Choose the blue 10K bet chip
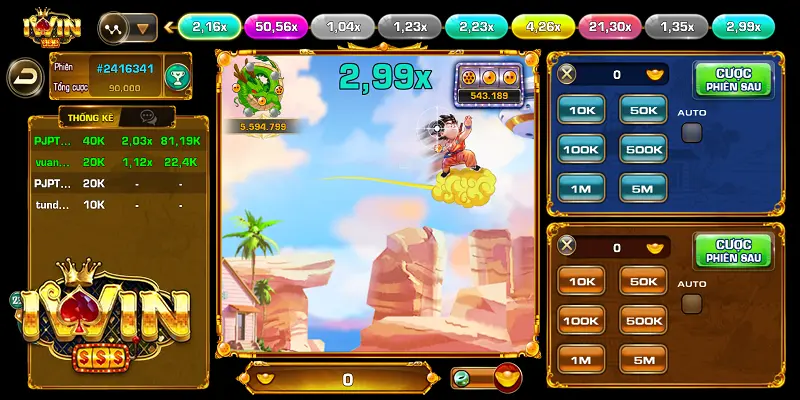This screenshot has width=800, height=400. click(x=581, y=109)
